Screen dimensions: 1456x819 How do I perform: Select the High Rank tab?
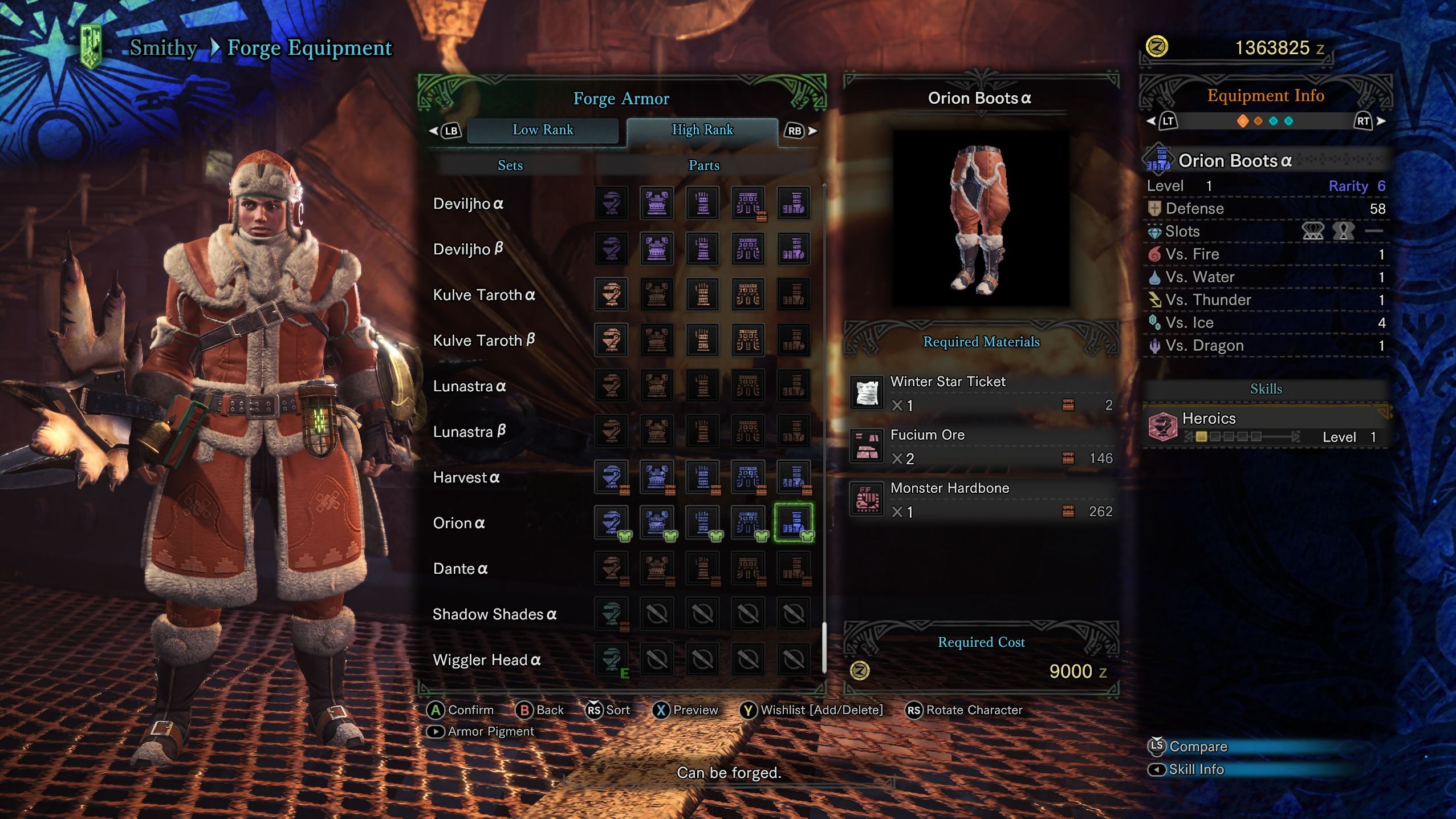(702, 130)
